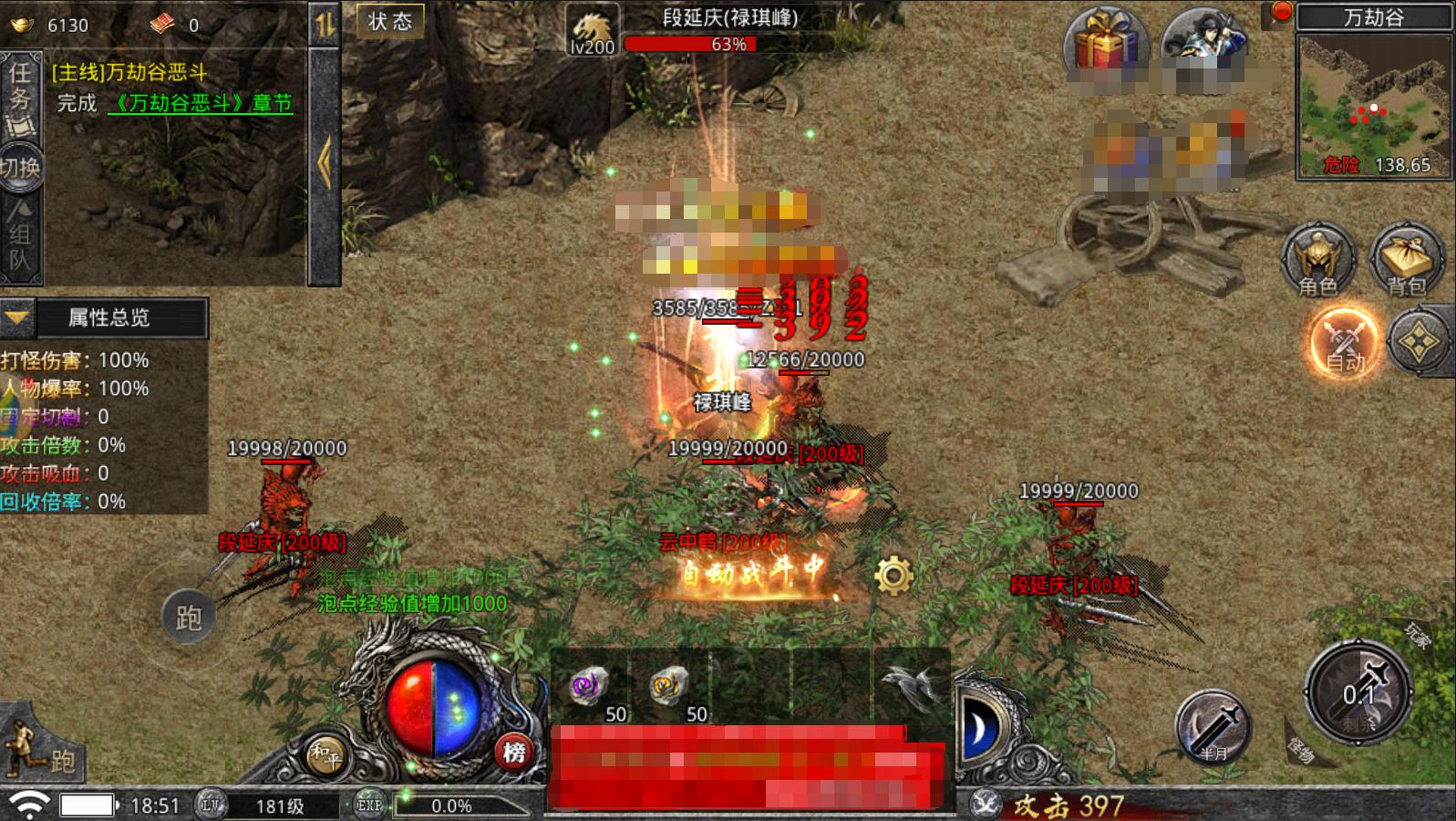Viewport: 1456px width, 821px height.
Task: Open the 背包 backpack
Action: click(1407, 260)
